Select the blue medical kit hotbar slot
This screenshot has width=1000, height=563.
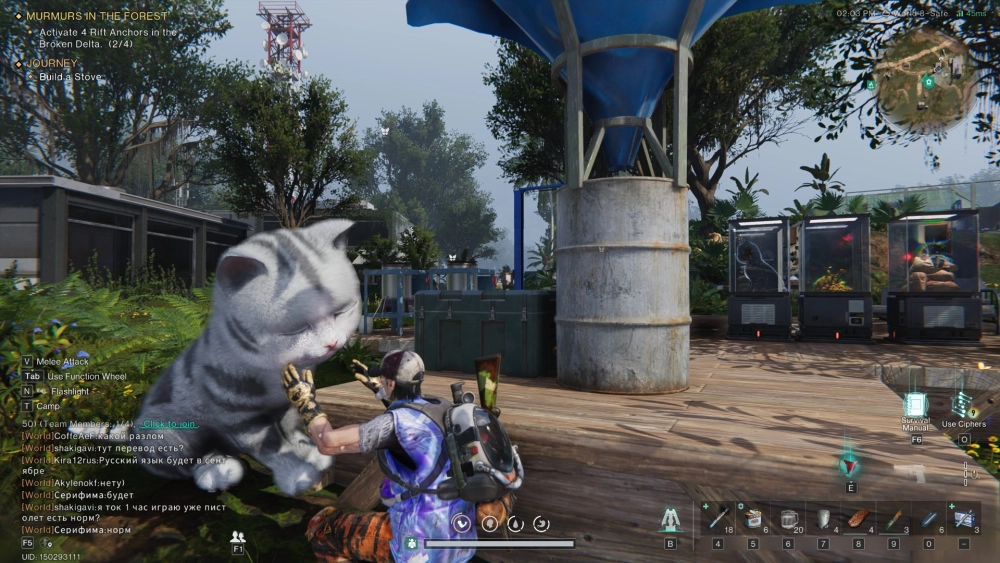click(963, 518)
